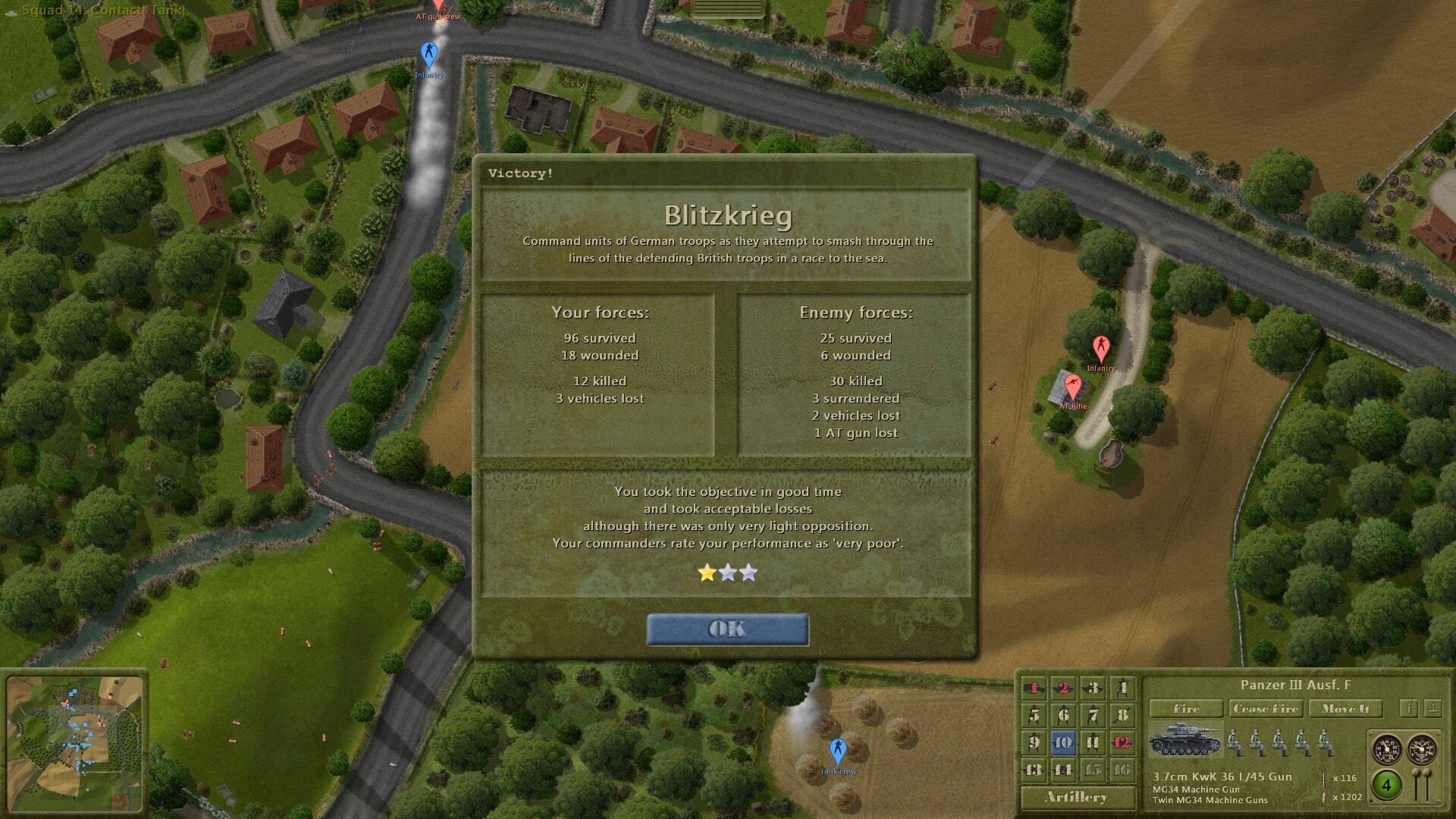
Task: Choose unit group number 1
Action: pyautogui.click(x=1034, y=688)
